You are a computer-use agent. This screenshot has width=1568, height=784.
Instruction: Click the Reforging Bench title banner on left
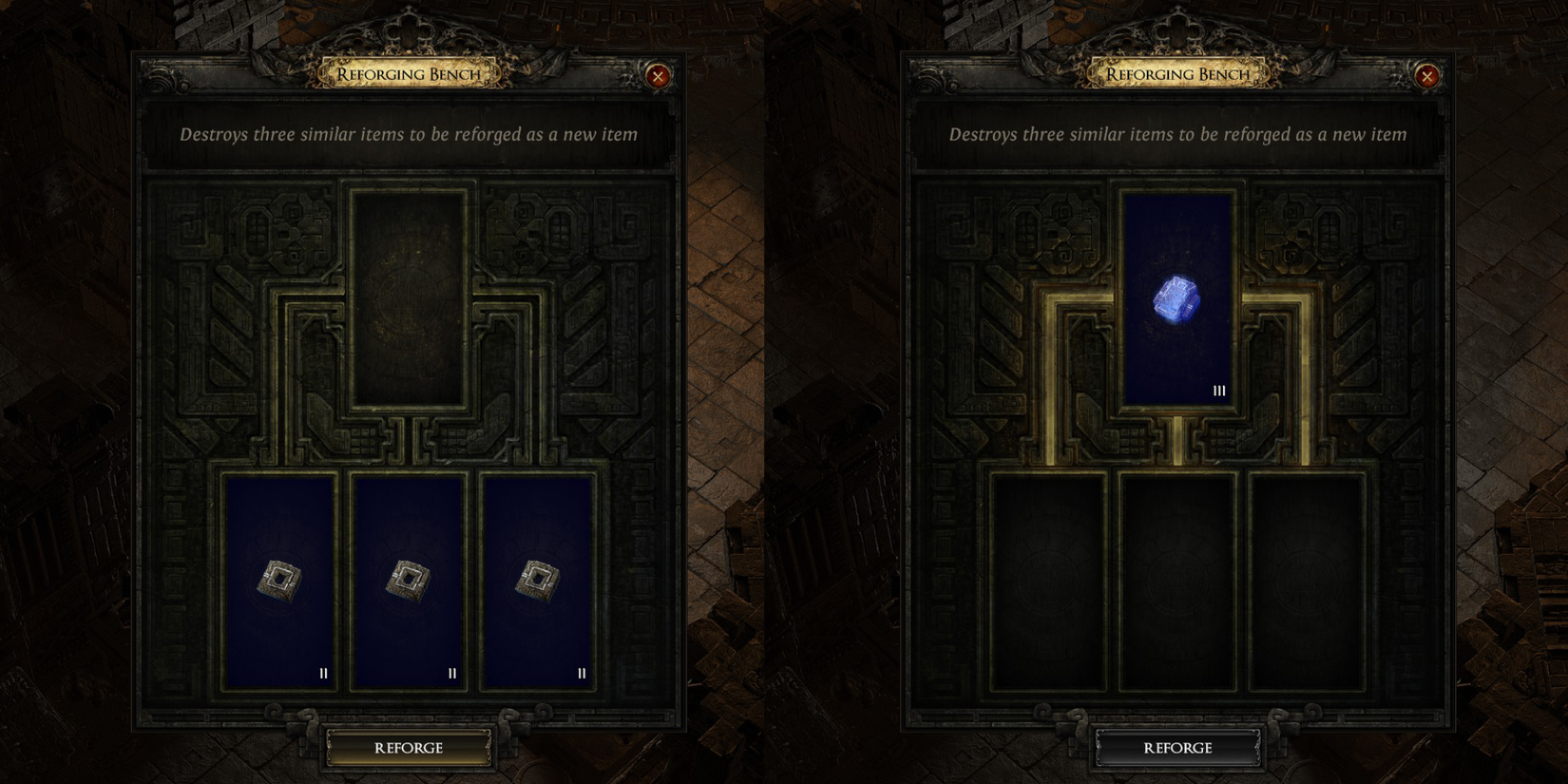pos(409,72)
